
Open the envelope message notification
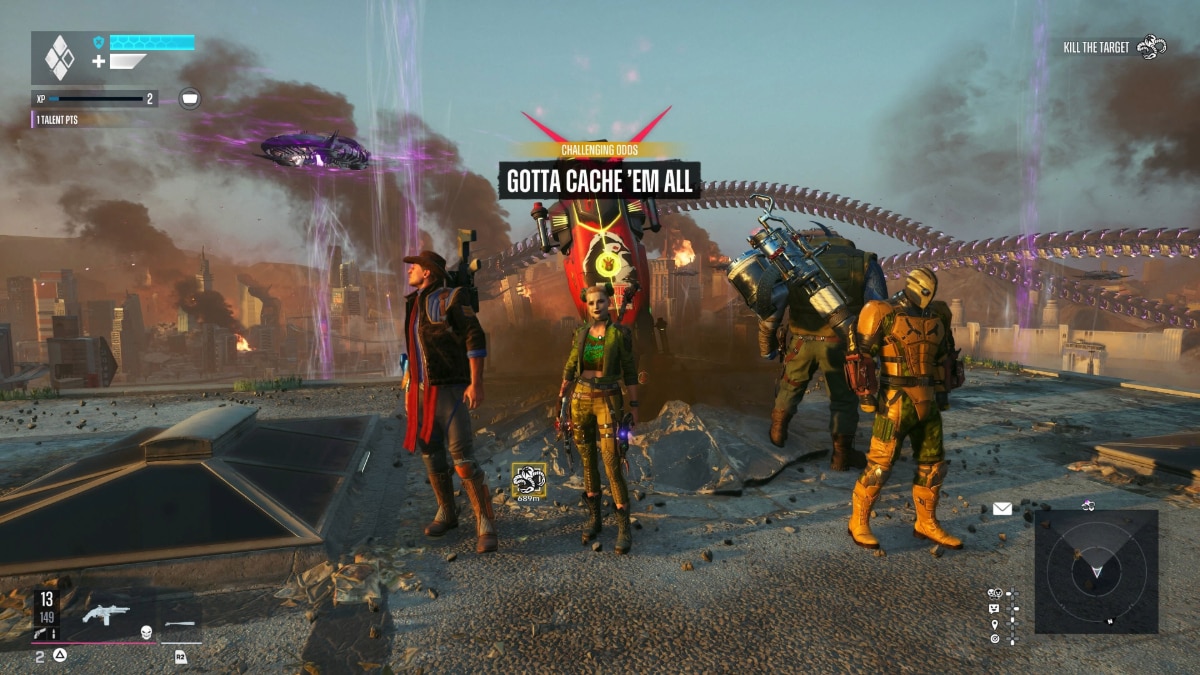(1002, 509)
